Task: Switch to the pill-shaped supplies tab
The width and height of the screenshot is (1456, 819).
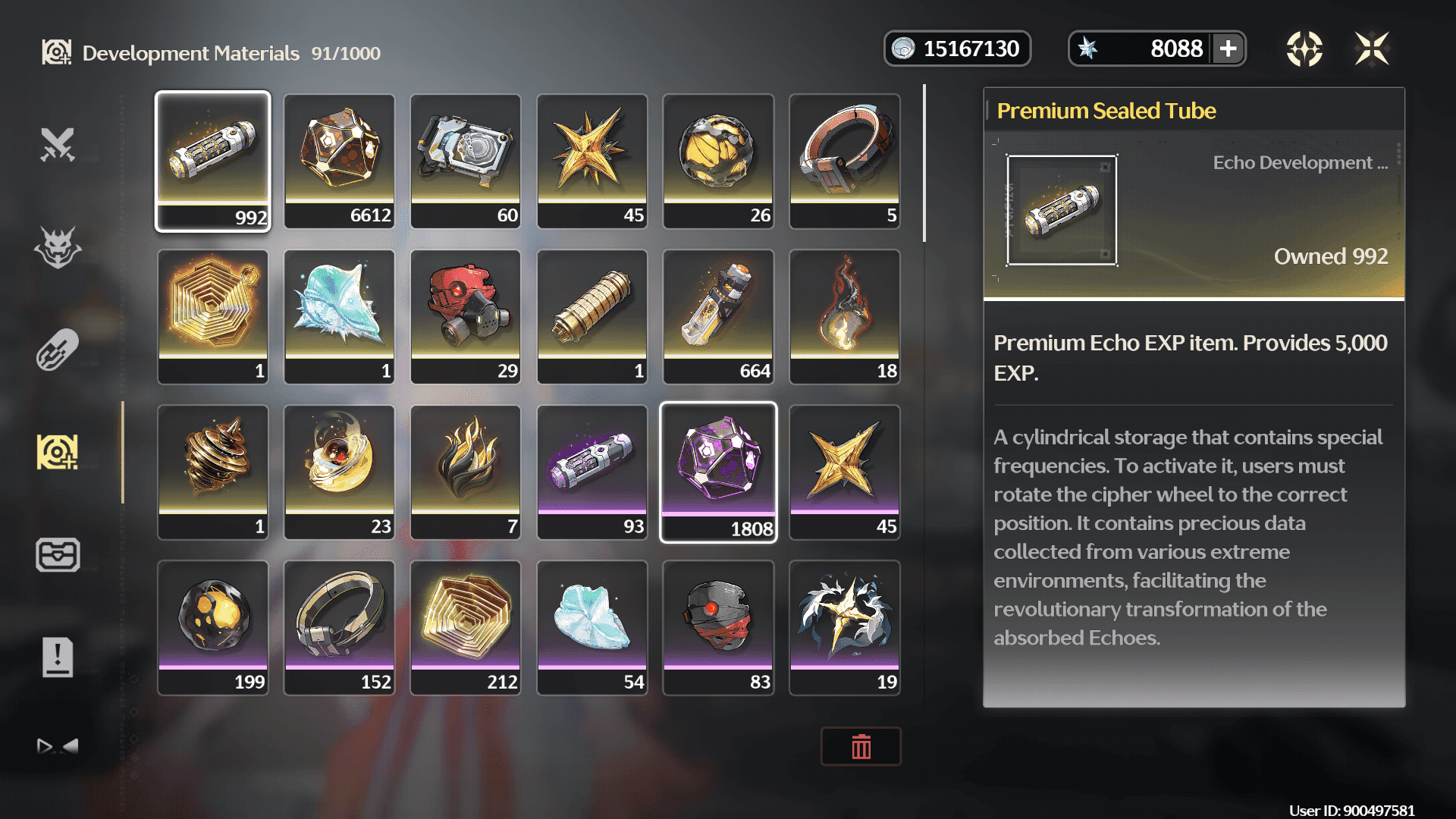Action: [x=58, y=350]
